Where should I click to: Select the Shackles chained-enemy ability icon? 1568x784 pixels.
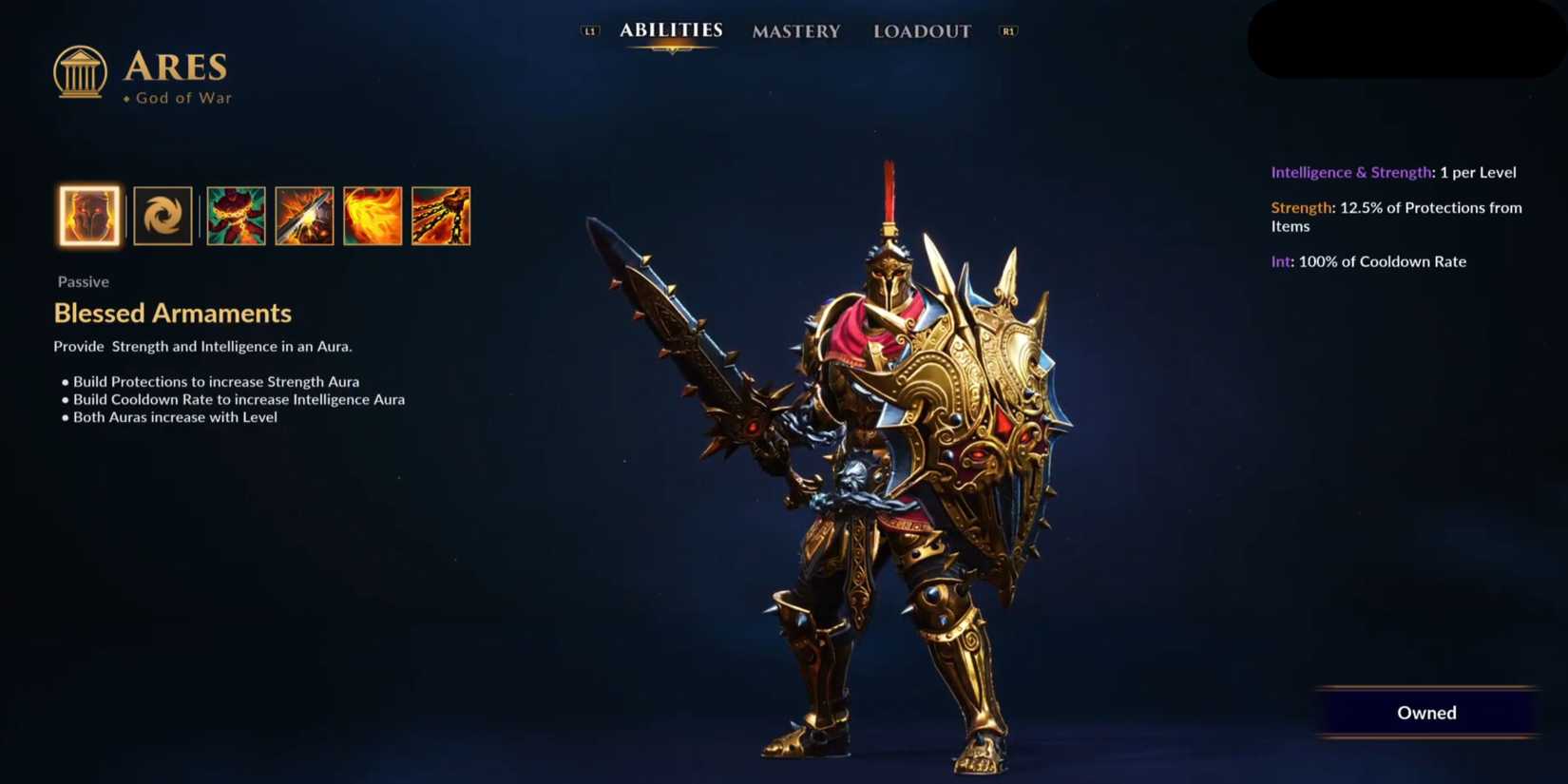[235, 216]
